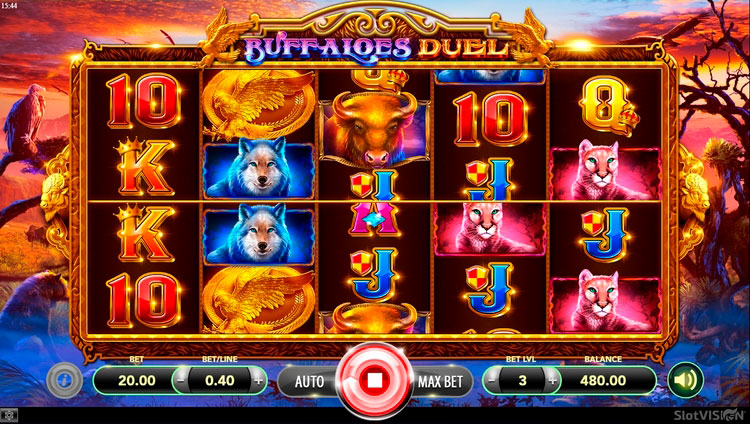Click the red stop spin button

(374, 380)
